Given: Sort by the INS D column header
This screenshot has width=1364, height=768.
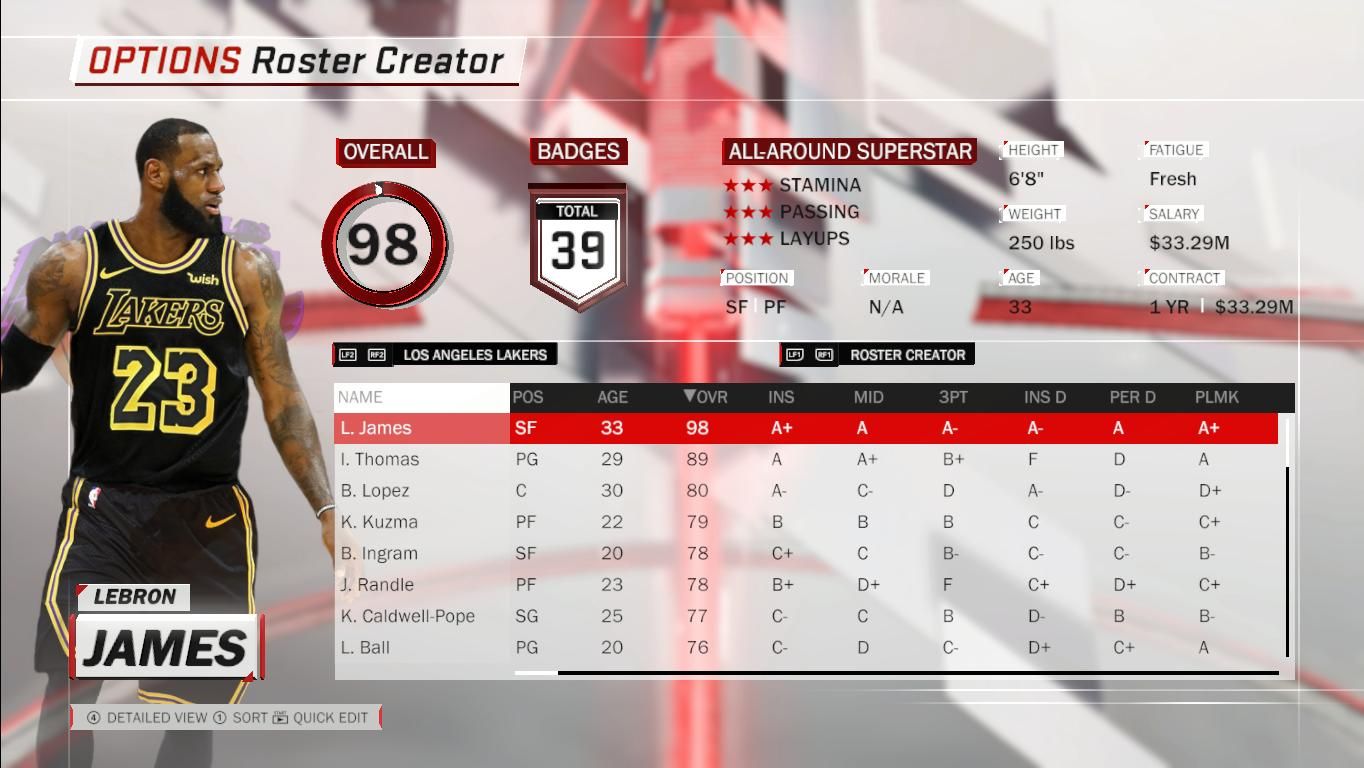Looking at the screenshot, I should tap(1044, 397).
